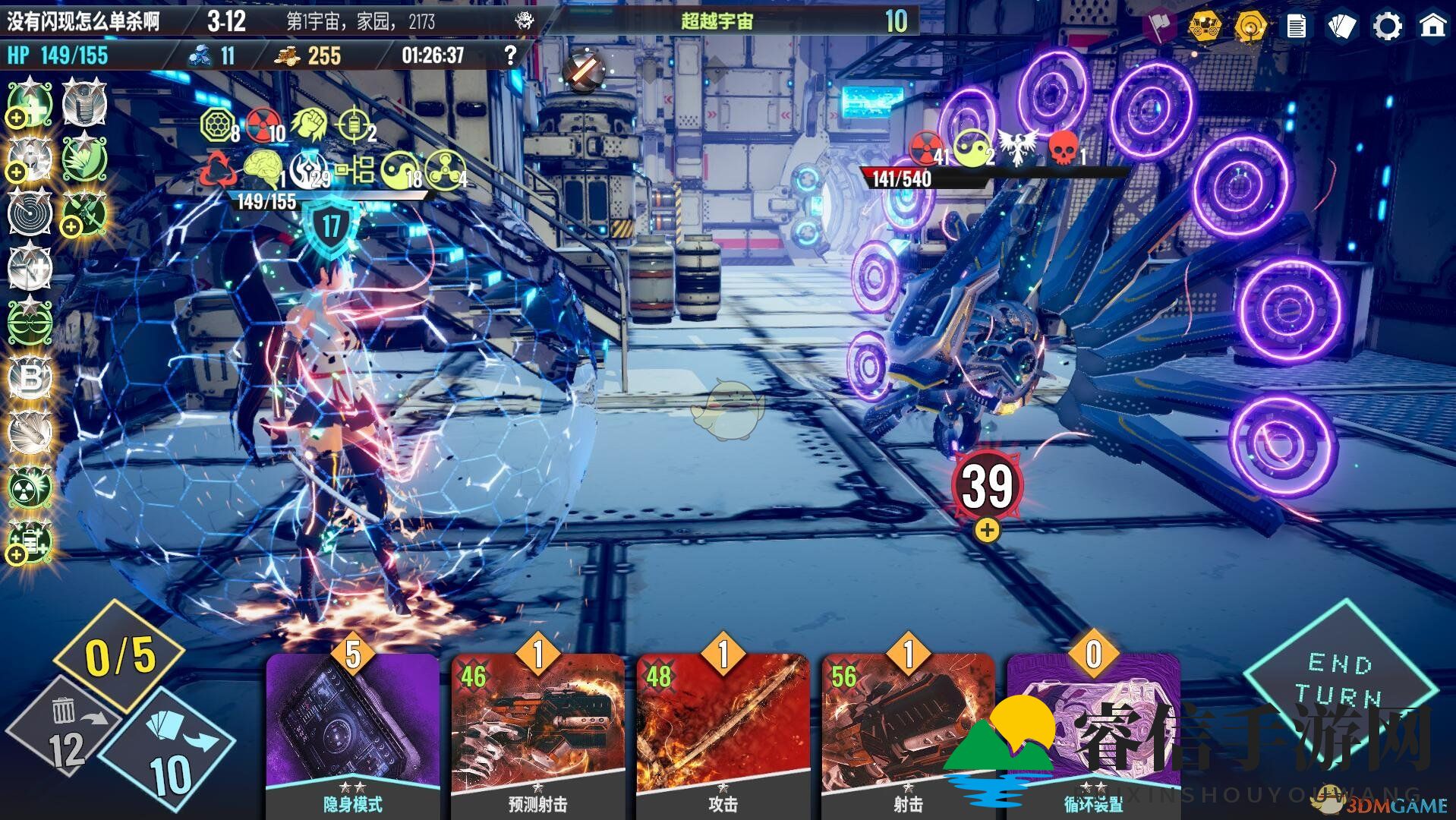
Task: Open the card deck viewer icon
Action: coord(1341,27)
